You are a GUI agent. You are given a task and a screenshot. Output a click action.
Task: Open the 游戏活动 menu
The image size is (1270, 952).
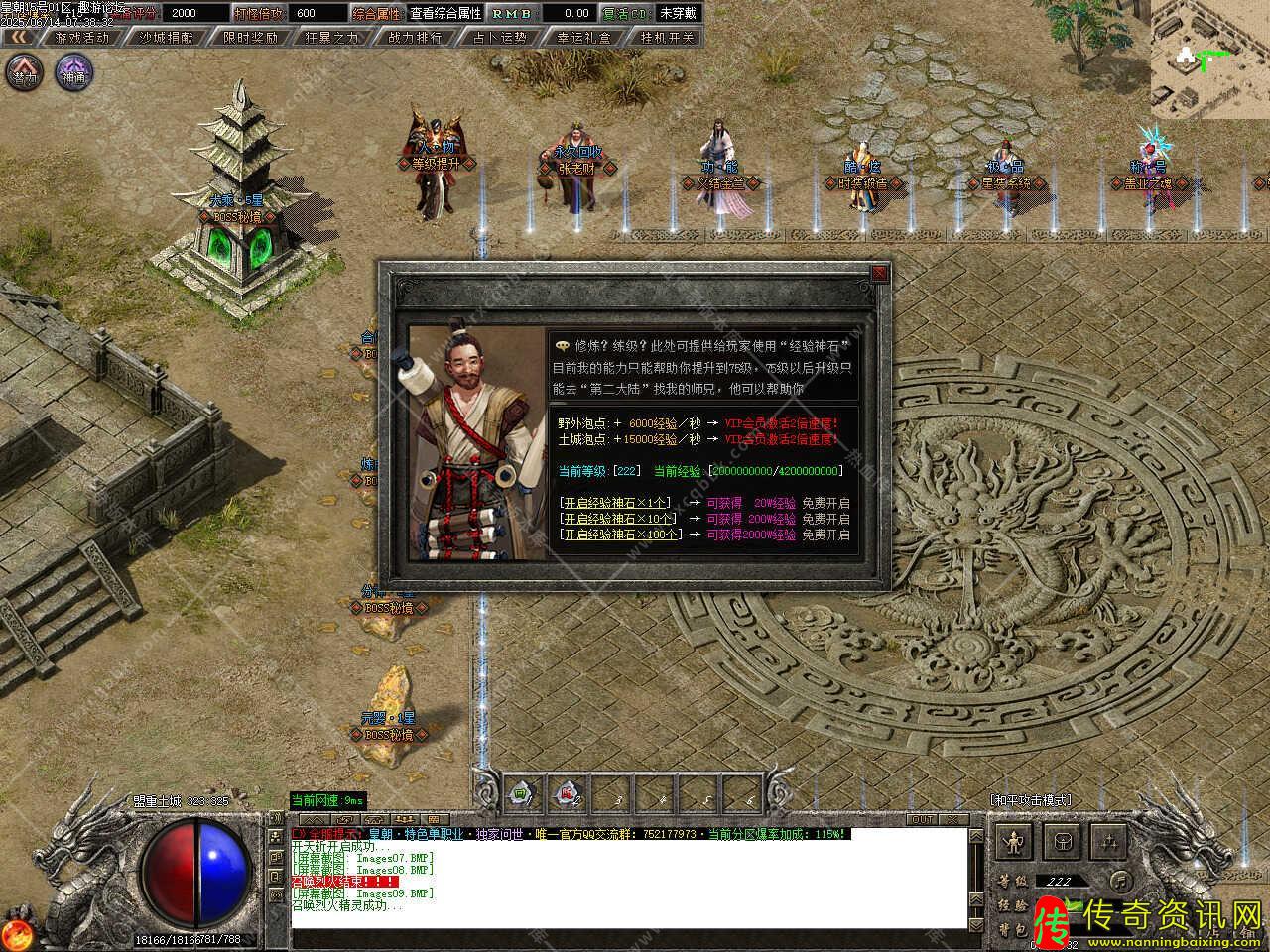tap(81, 37)
